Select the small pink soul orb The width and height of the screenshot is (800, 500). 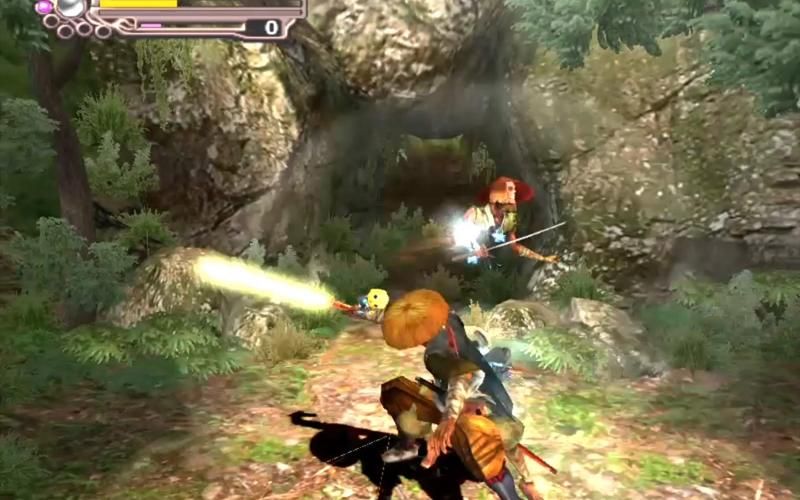[44, 7]
